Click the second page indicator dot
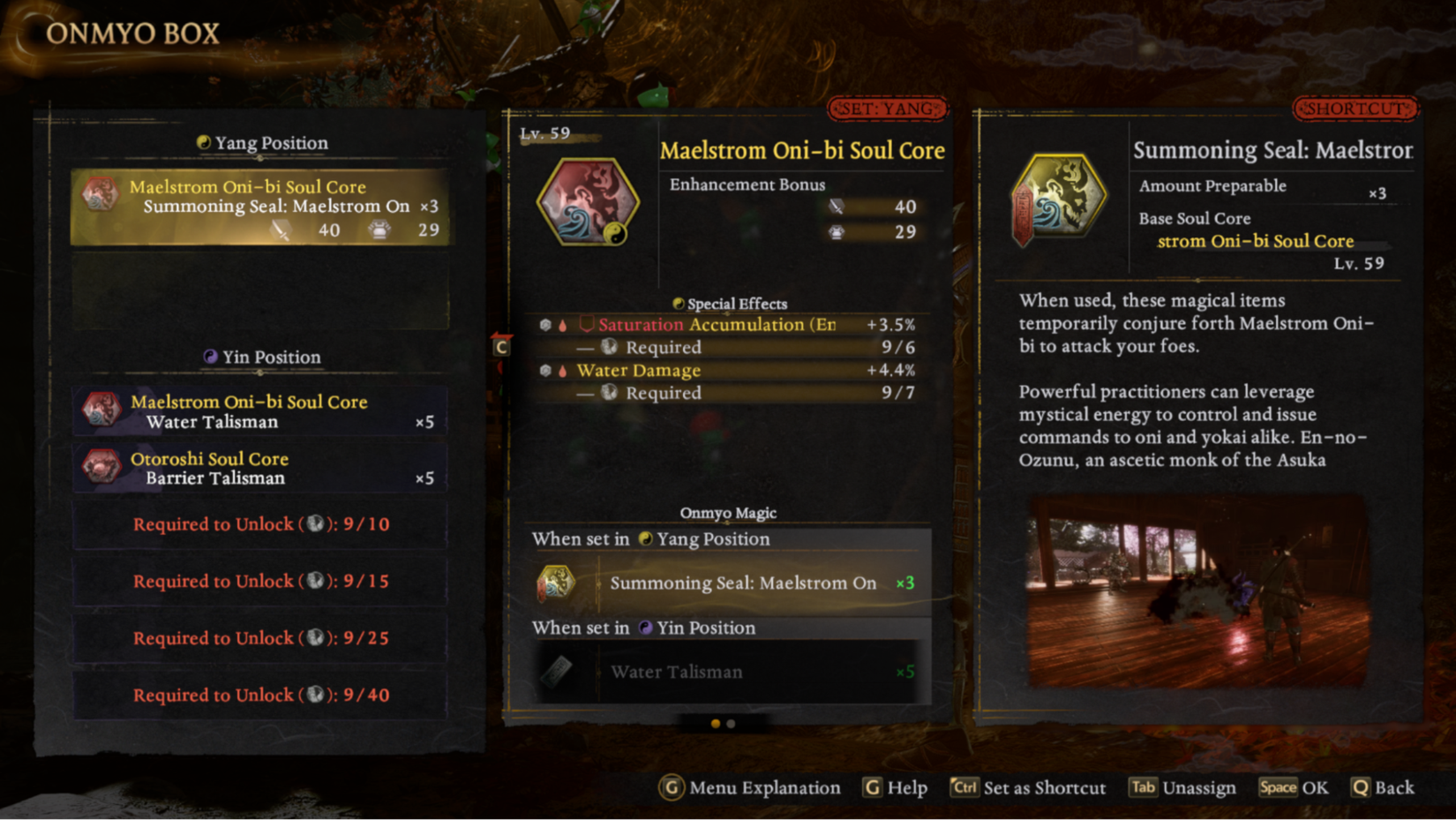 point(729,724)
